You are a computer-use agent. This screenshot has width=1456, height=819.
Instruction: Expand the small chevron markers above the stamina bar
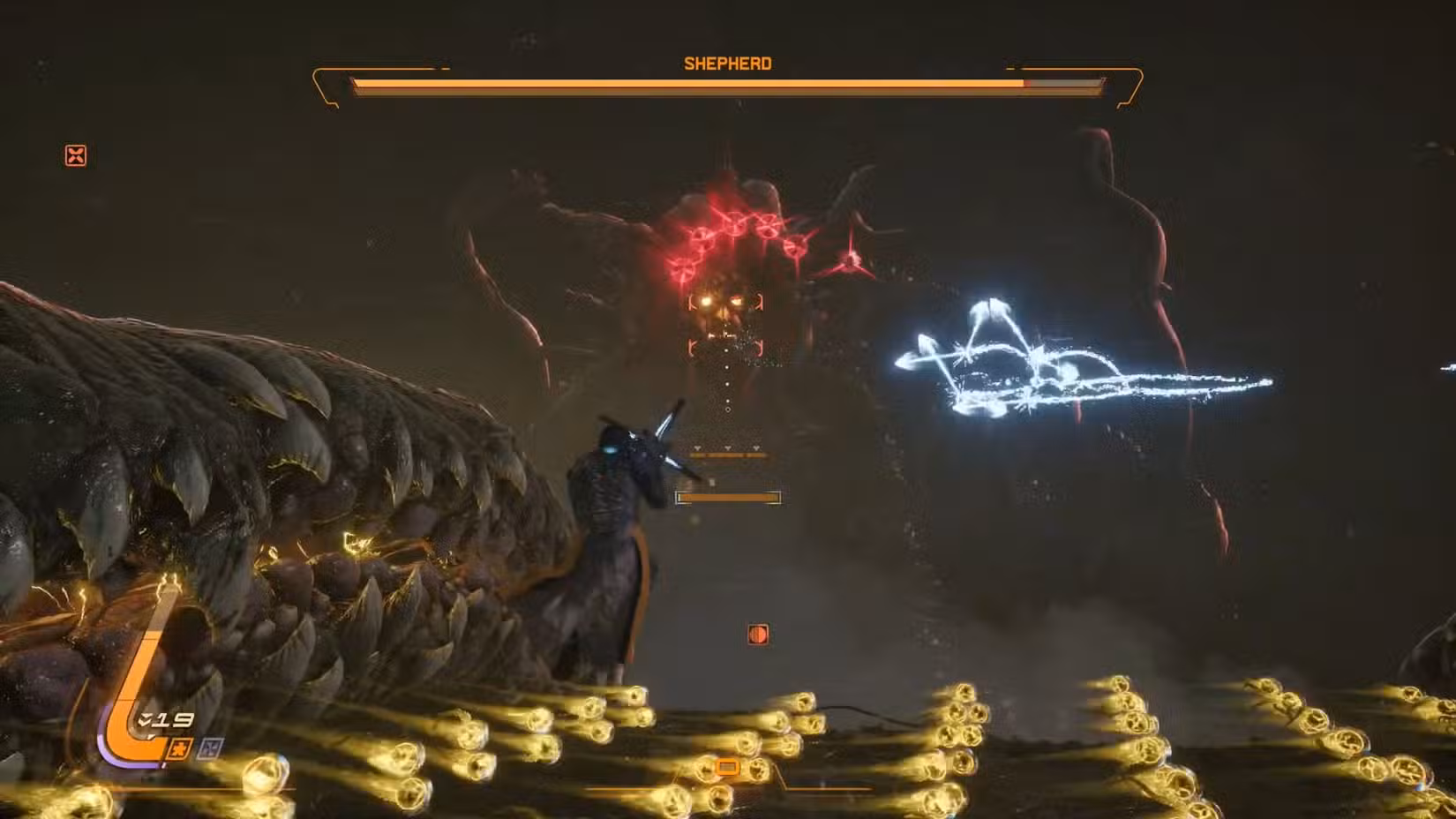[x=727, y=447]
